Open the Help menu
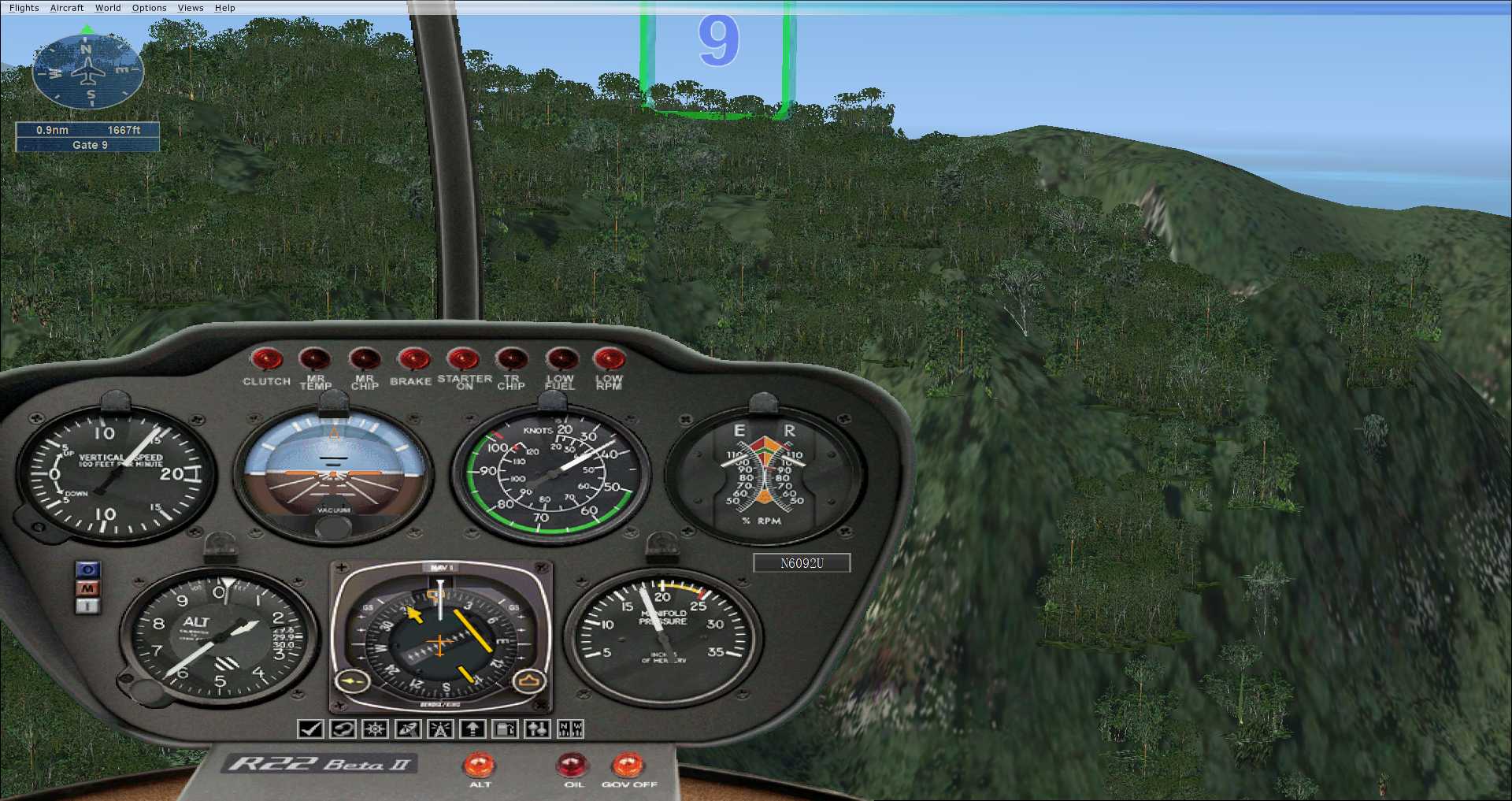Image resolution: width=1512 pixels, height=801 pixels. coord(225,8)
